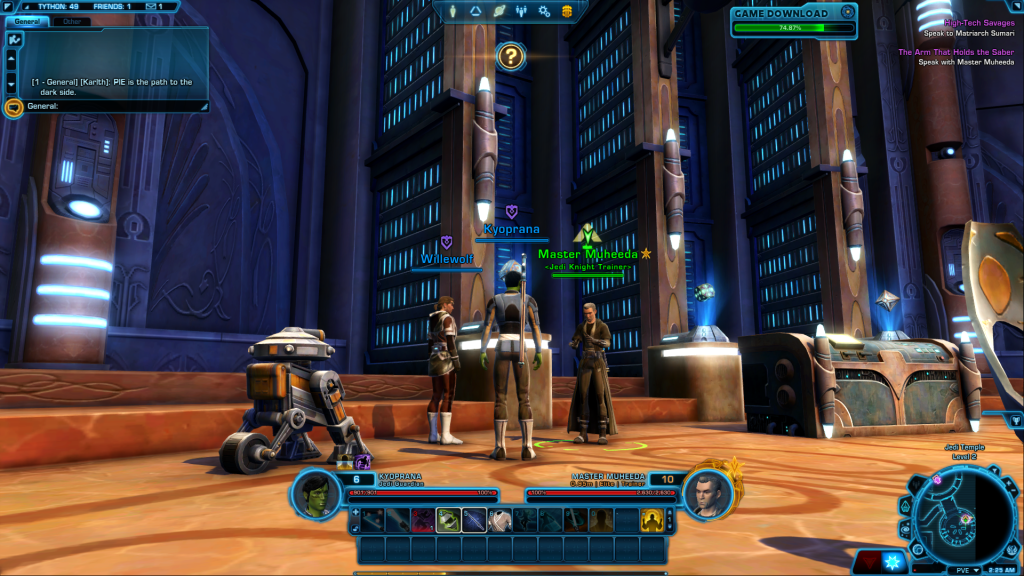Click Master Muheeda's target portrait
This screenshot has width=1024, height=576.
(x=708, y=492)
